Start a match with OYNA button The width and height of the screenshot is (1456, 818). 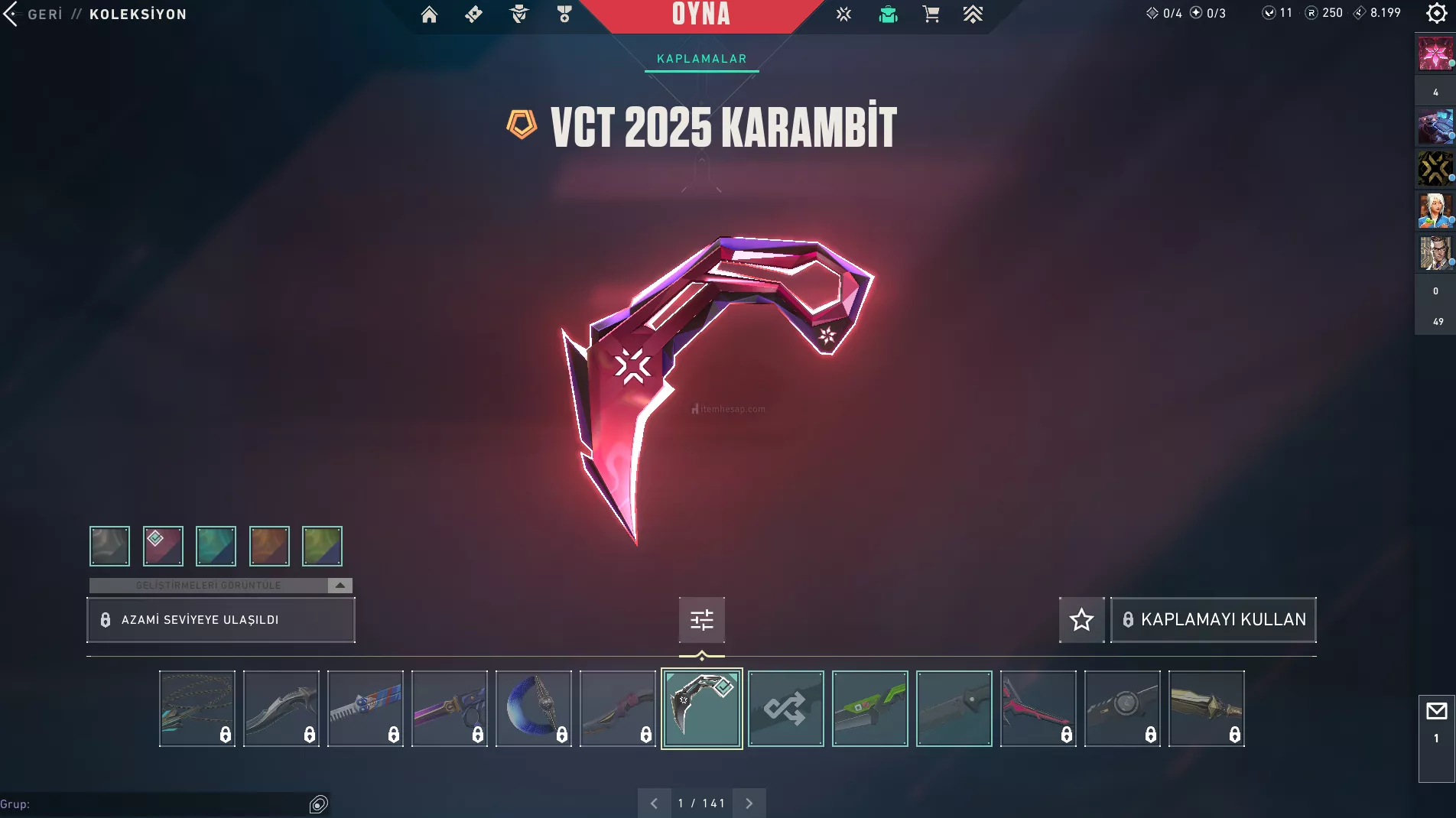[700, 15]
